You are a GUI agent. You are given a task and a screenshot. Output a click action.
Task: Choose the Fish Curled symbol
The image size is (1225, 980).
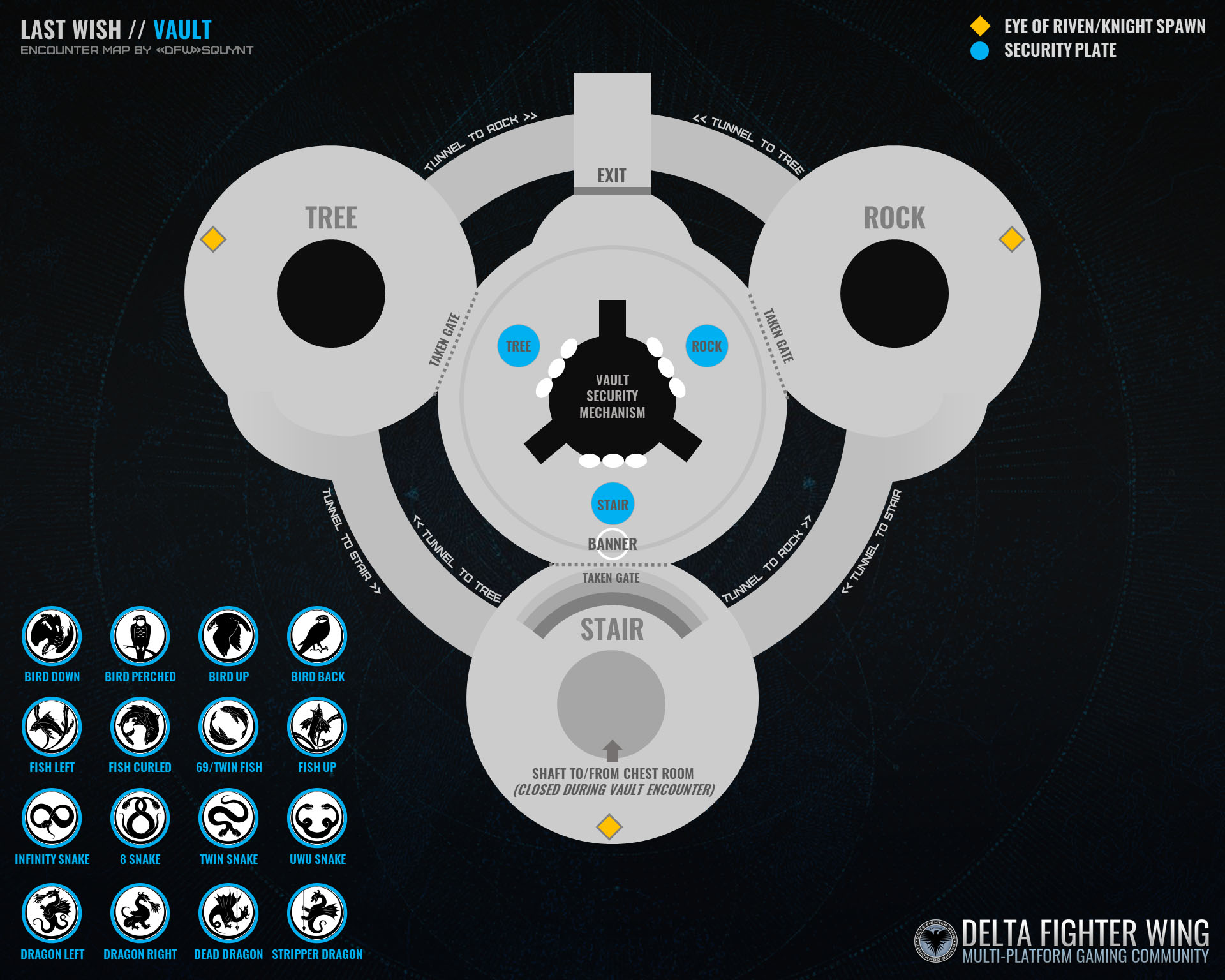(x=140, y=727)
